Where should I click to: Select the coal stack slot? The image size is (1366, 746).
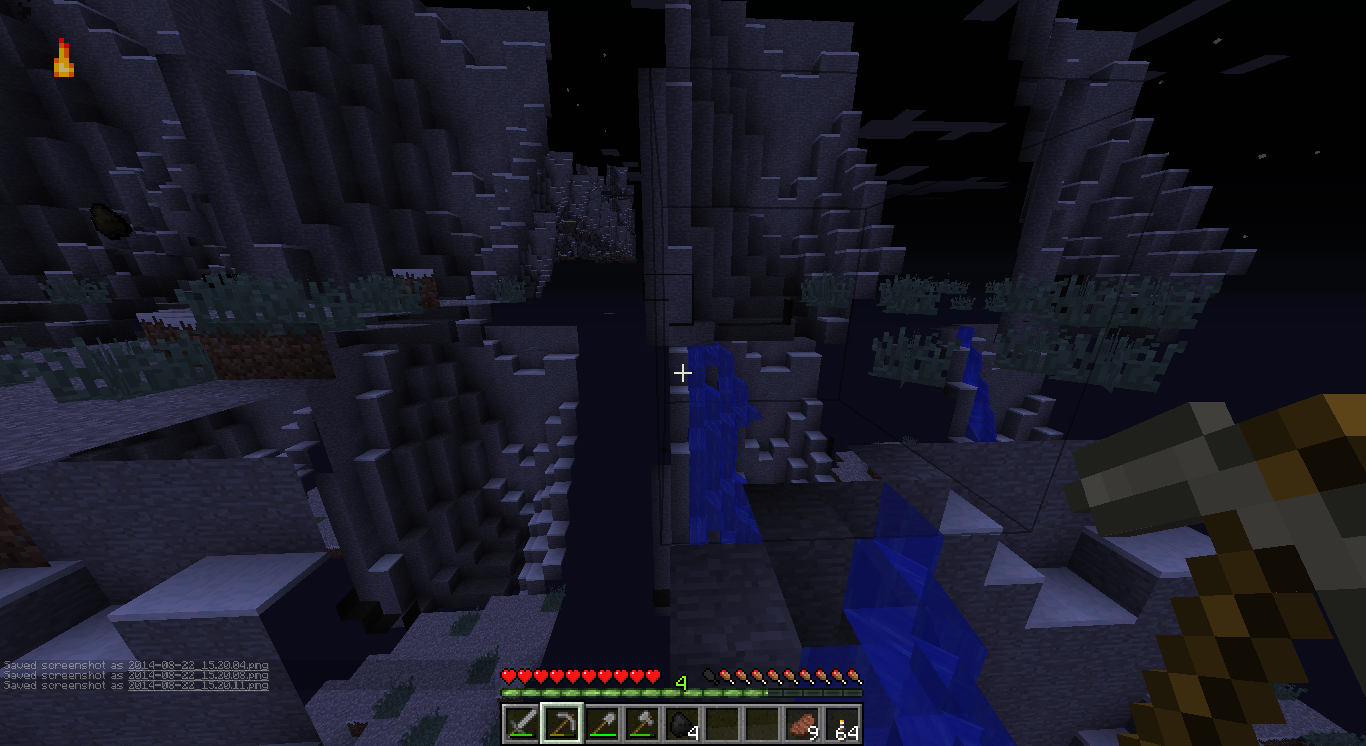(681, 723)
